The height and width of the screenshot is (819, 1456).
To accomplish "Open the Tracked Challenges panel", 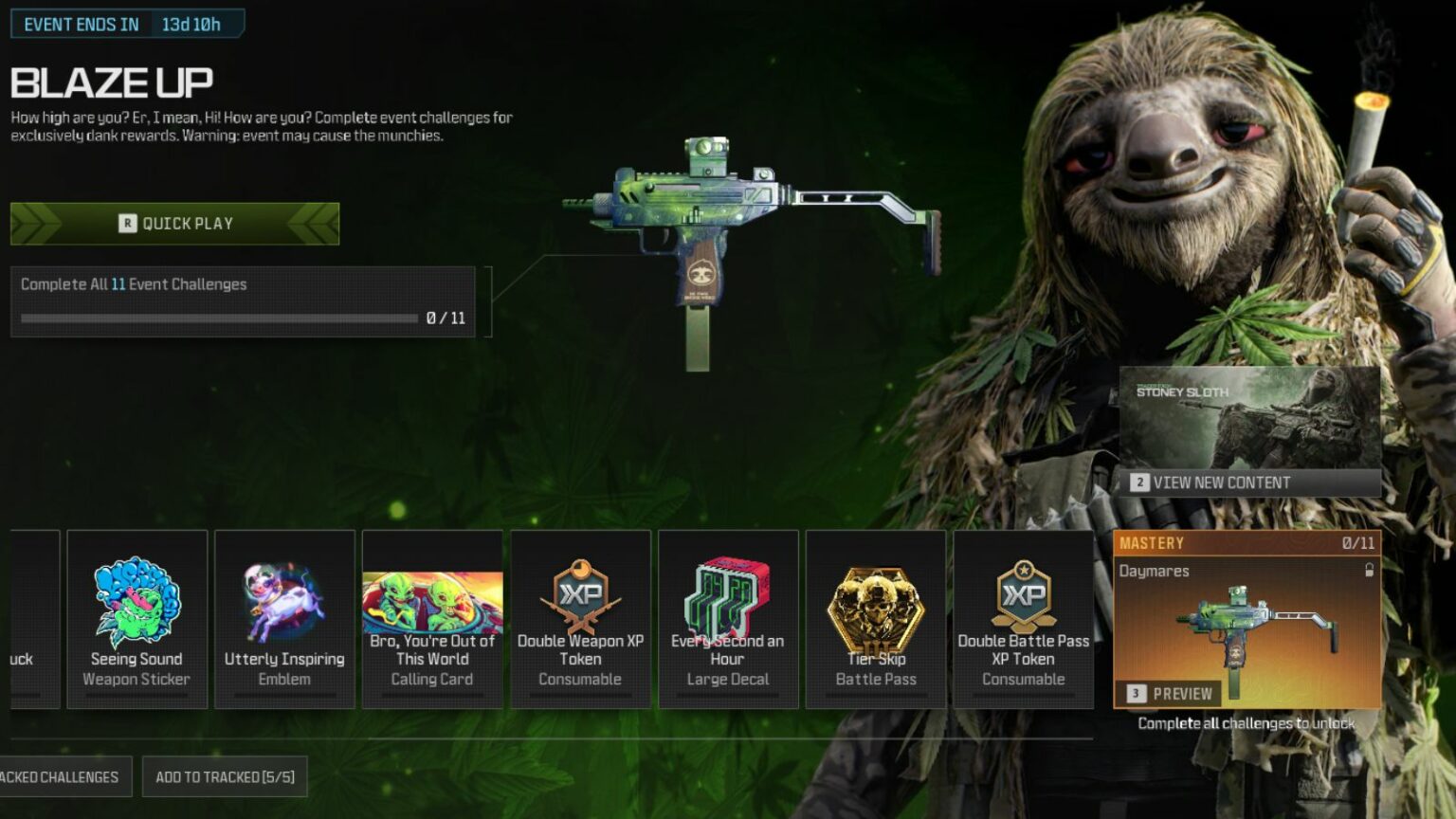I will click(x=57, y=775).
